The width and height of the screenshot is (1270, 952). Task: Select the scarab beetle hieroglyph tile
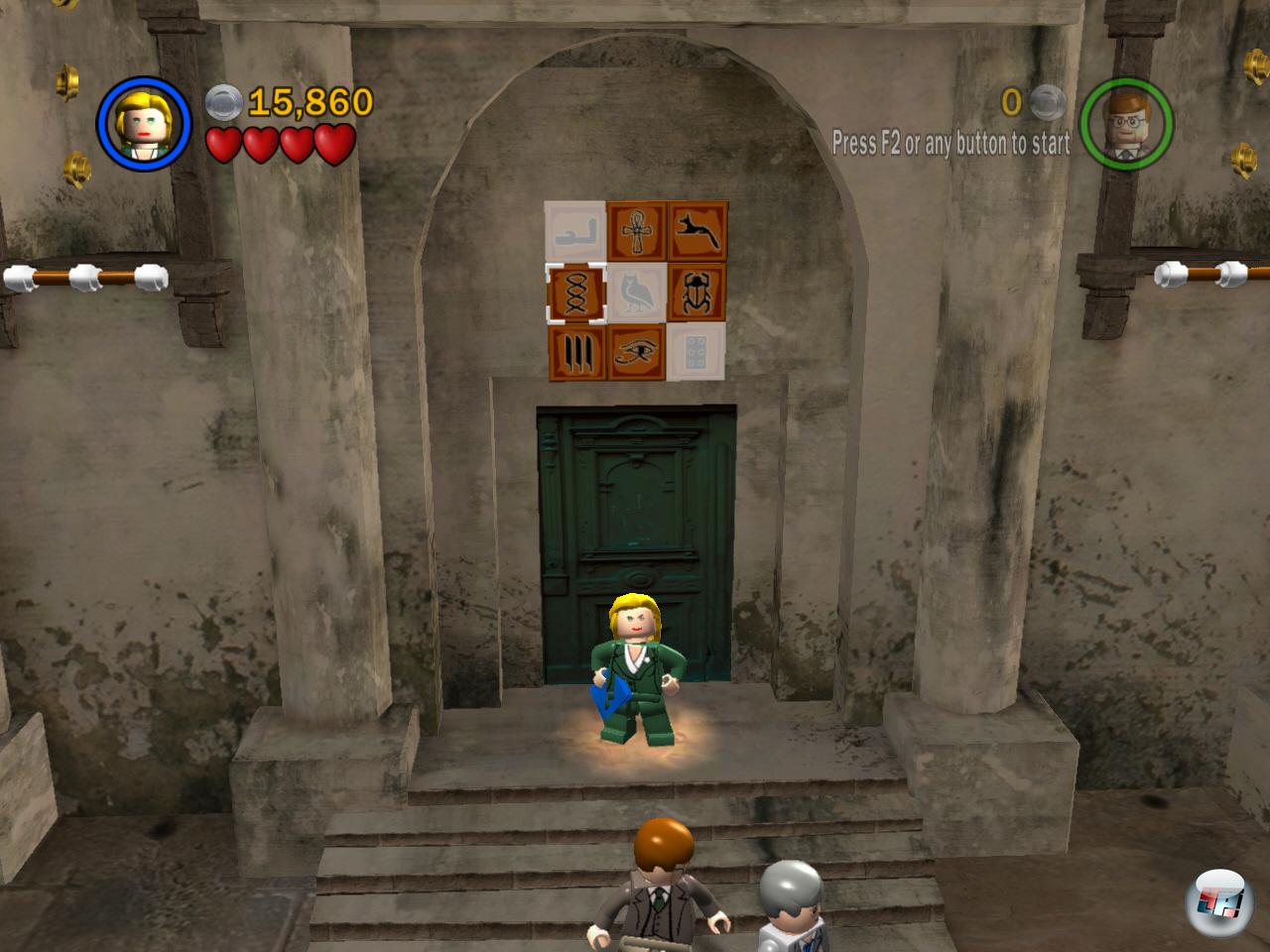tap(698, 294)
